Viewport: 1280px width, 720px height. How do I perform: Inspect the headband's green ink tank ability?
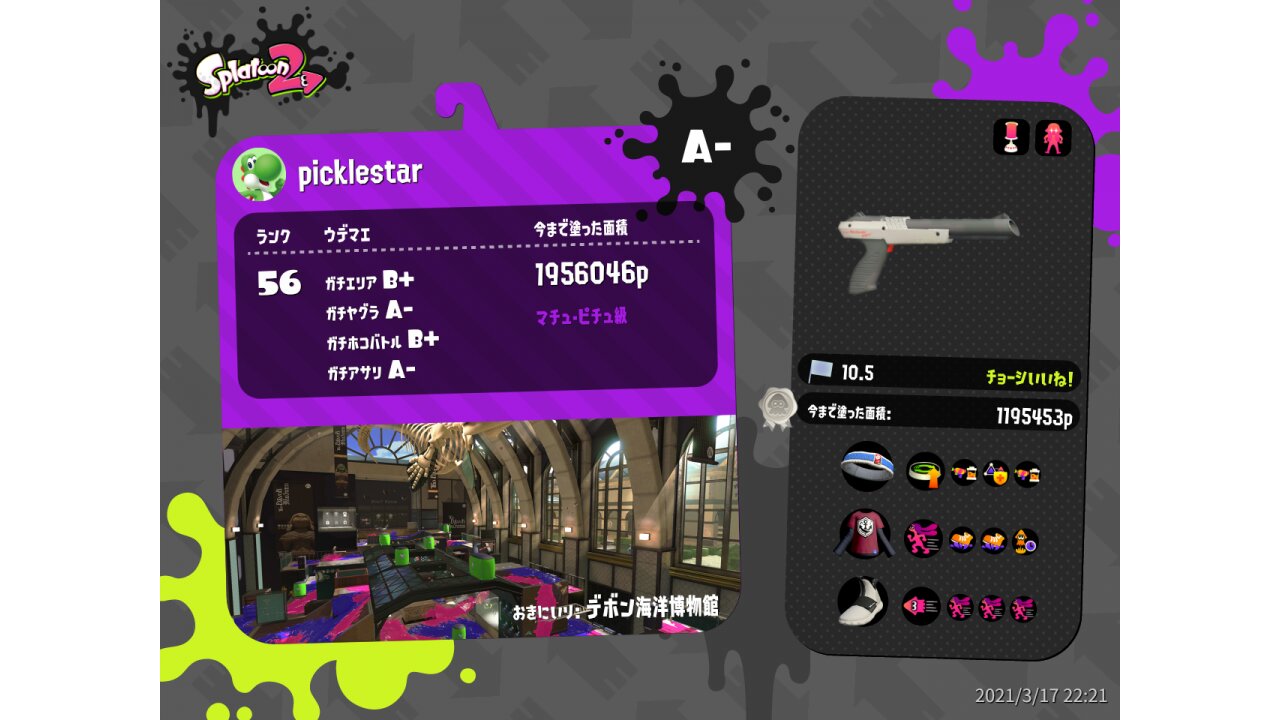click(x=925, y=471)
